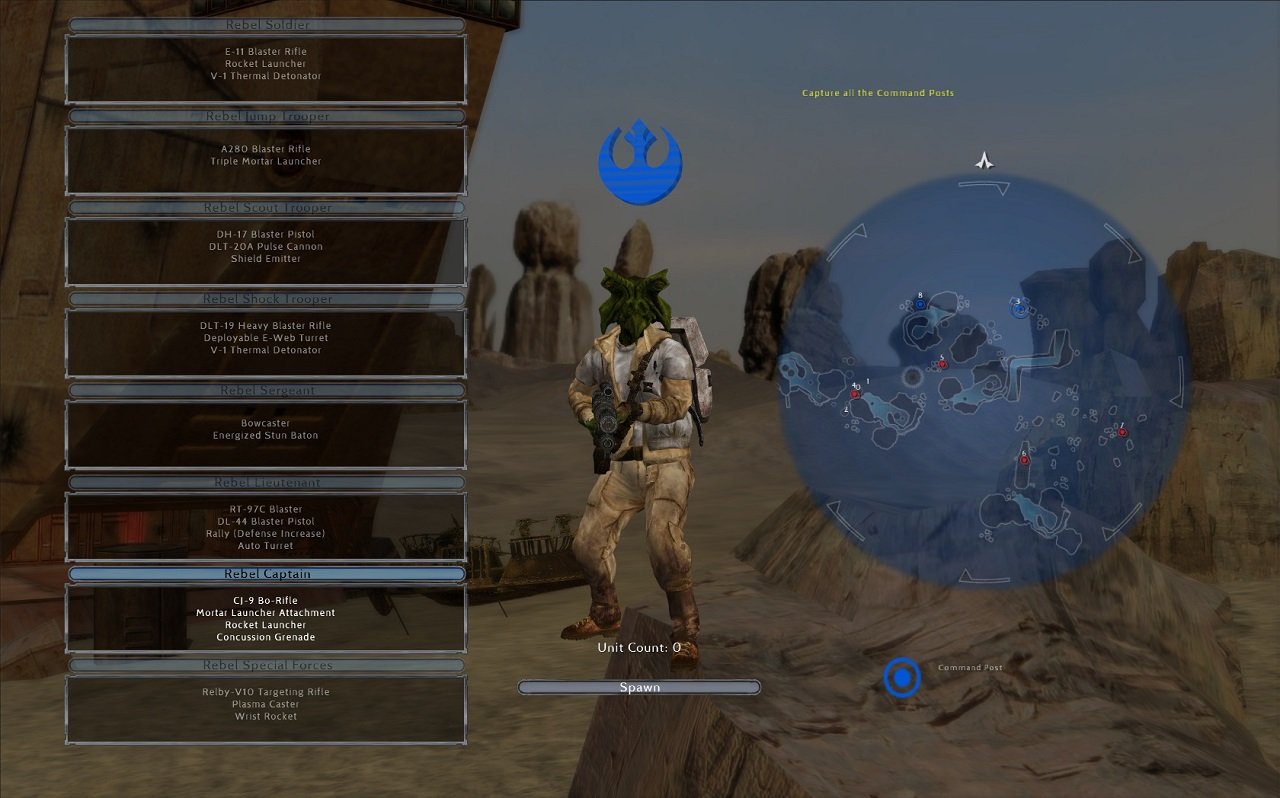Click red command post 6 on map
The image size is (1280, 798).
pos(1024,460)
